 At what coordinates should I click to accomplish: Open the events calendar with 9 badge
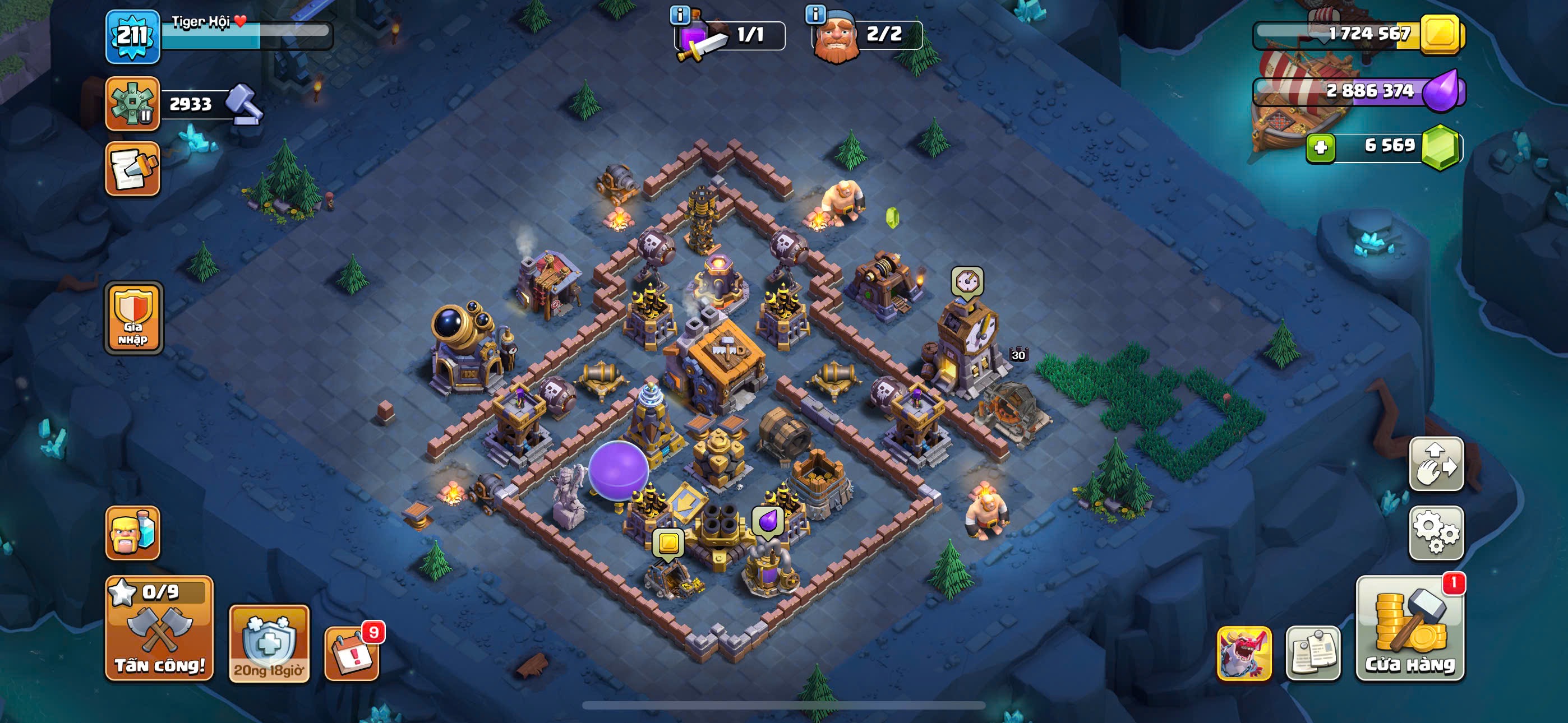[x=352, y=652]
